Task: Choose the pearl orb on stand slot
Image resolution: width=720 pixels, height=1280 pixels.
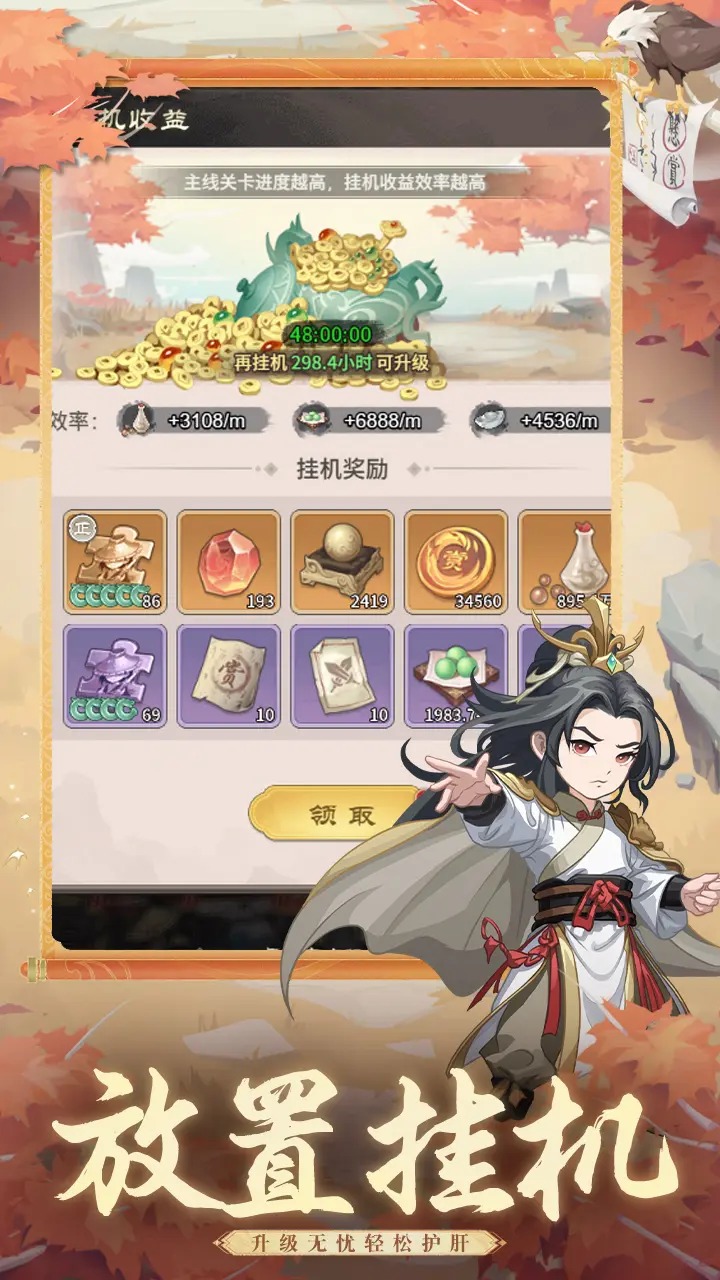Action: [343, 561]
